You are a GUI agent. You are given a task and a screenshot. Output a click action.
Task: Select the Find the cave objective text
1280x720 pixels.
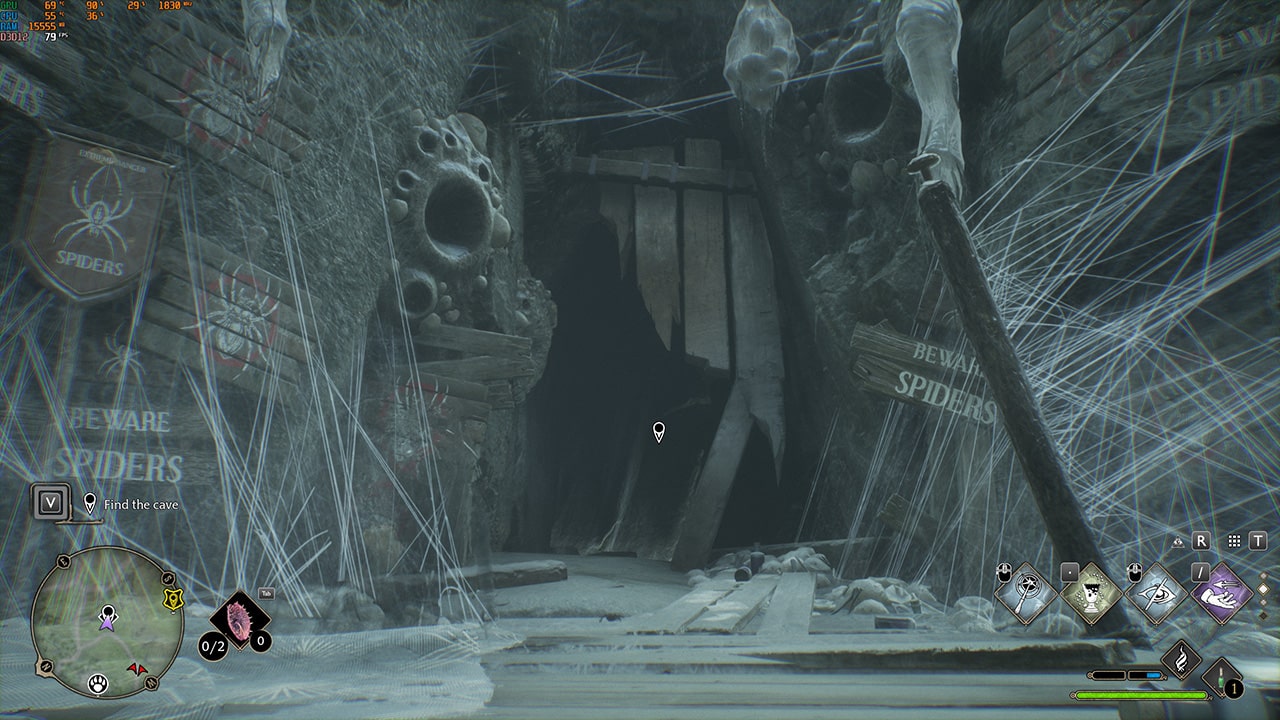(x=140, y=504)
